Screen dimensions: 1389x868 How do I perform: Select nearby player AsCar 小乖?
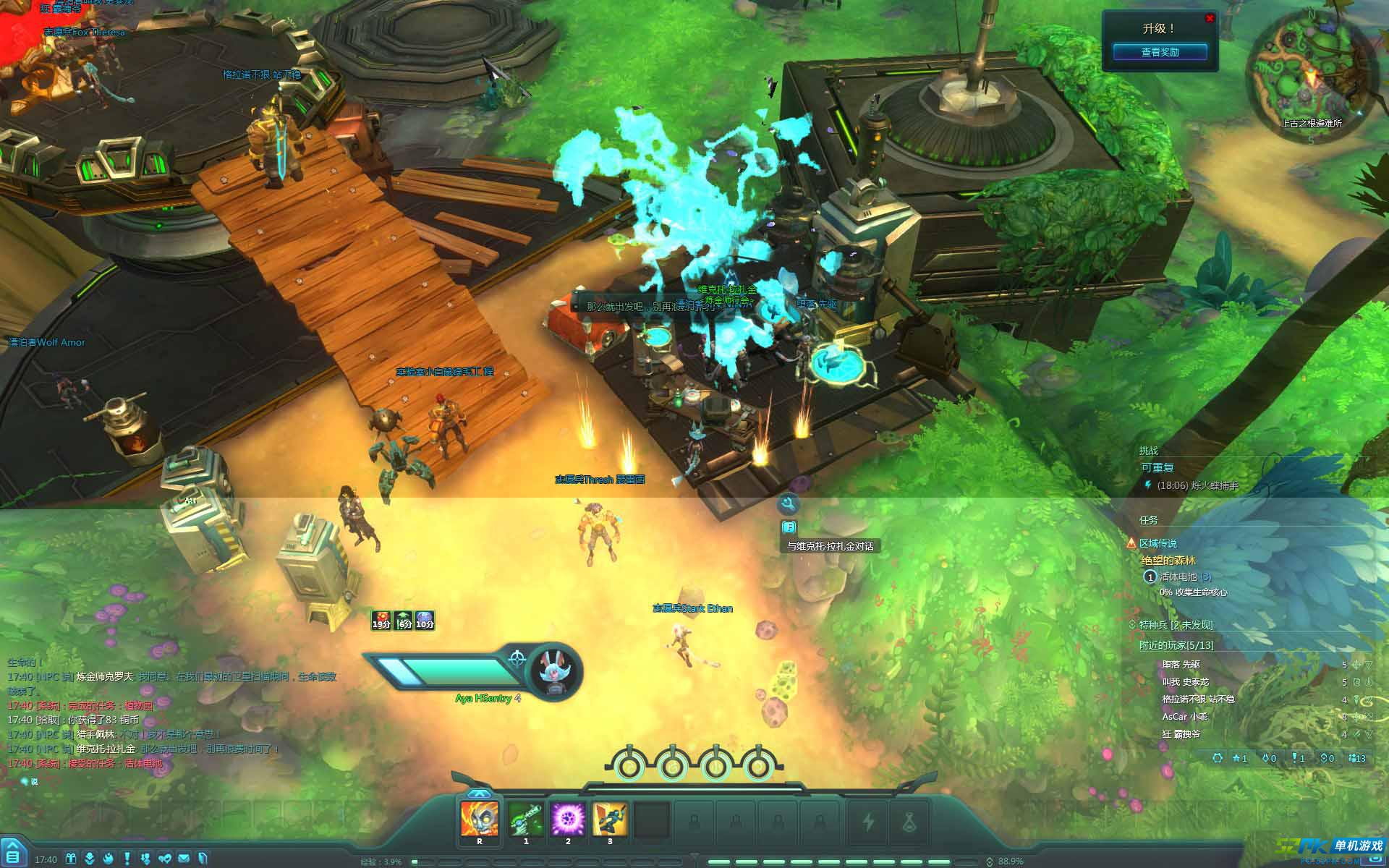(x=1184, y=716)
